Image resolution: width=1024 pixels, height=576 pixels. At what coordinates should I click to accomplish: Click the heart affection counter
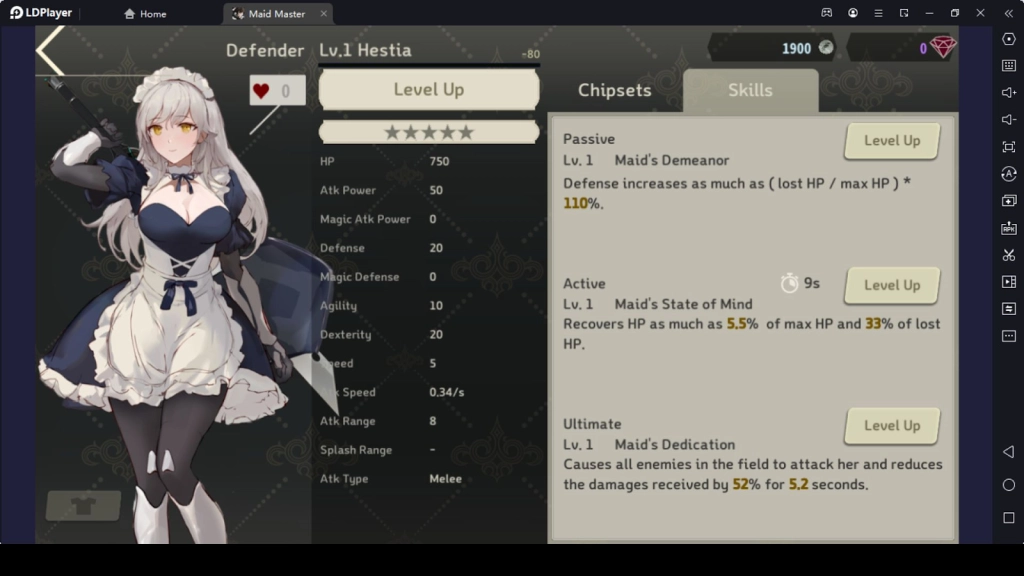coord(277,91)
